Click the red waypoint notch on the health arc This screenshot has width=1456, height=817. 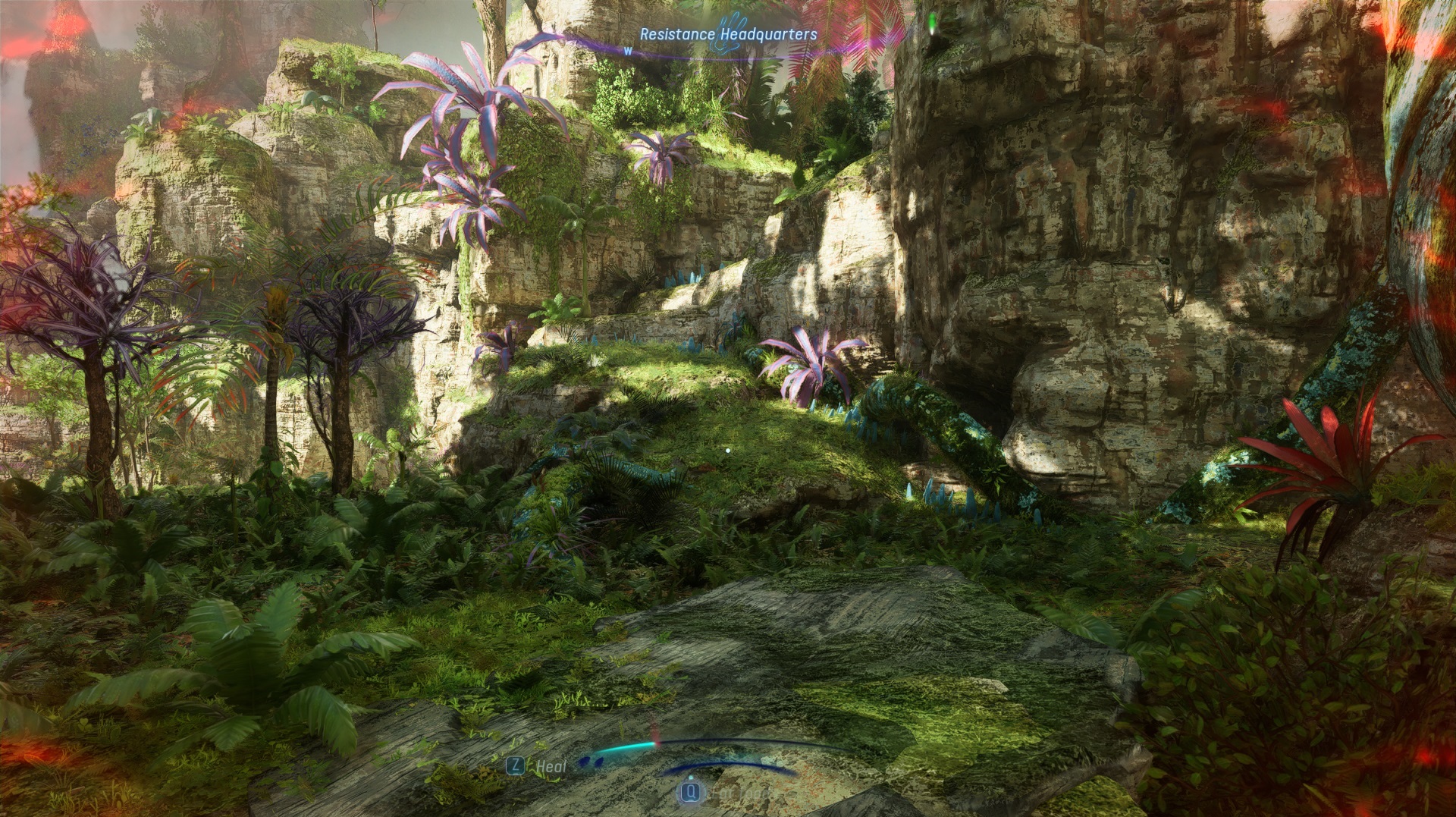(x=657, y=744)
